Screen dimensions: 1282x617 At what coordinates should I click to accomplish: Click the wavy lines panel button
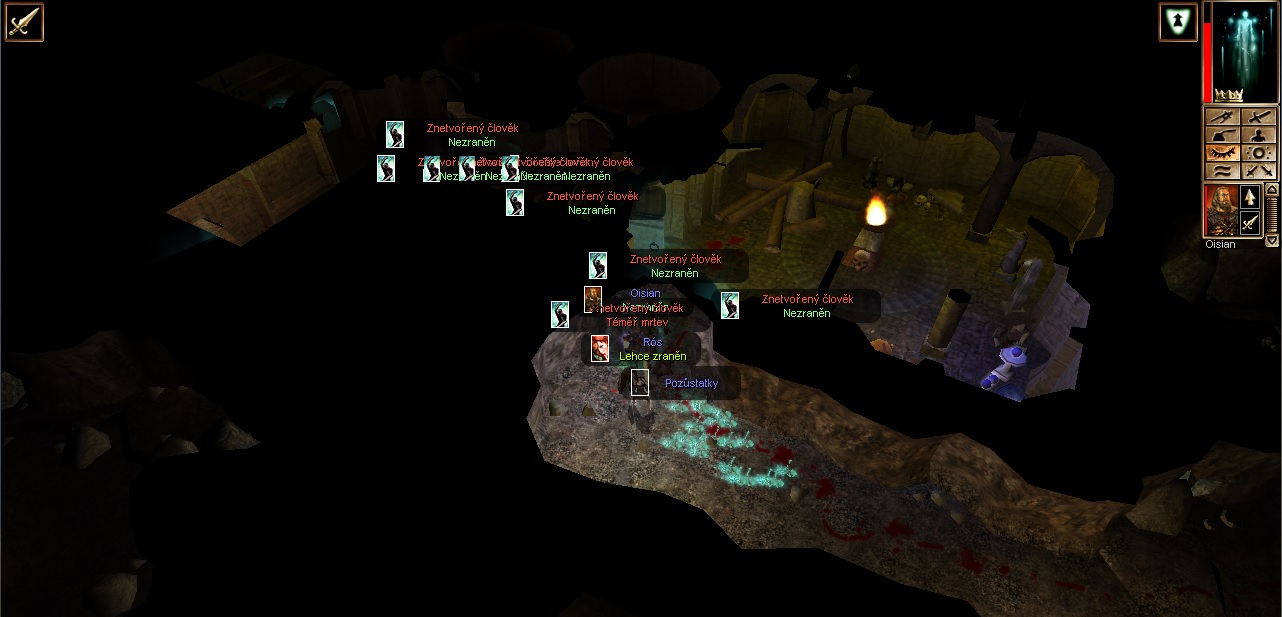click(1222, 171)
